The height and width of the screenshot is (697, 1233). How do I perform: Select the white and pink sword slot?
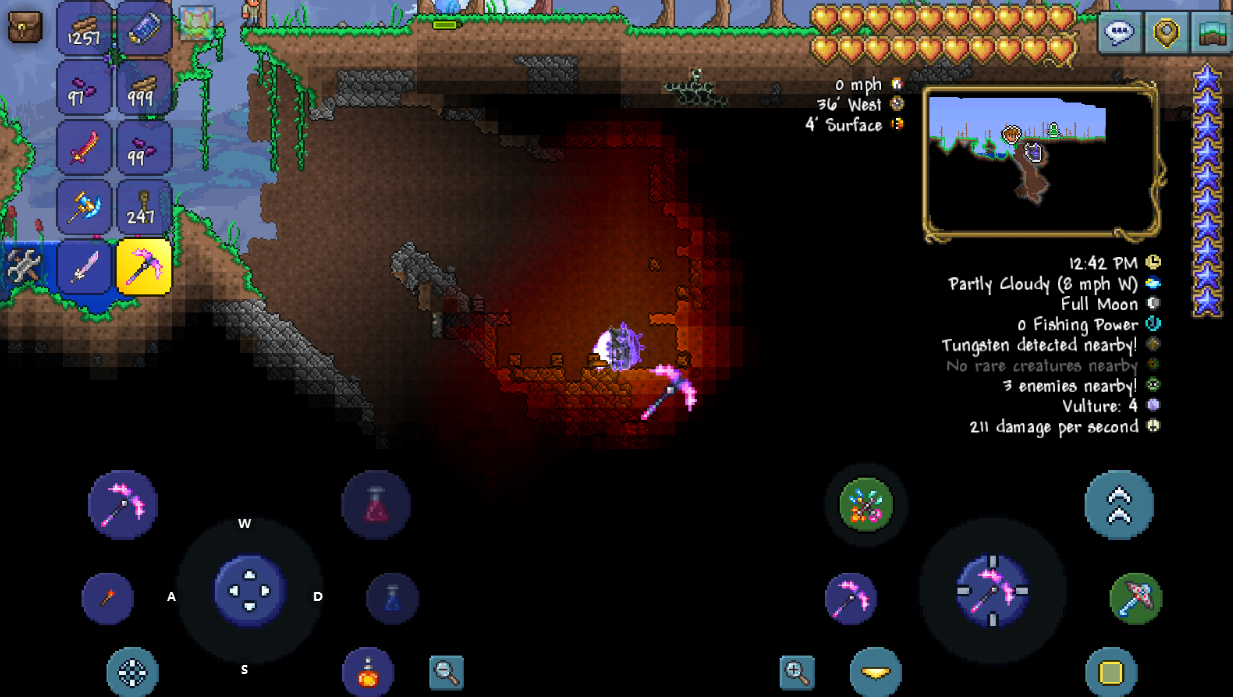[84, 267]
